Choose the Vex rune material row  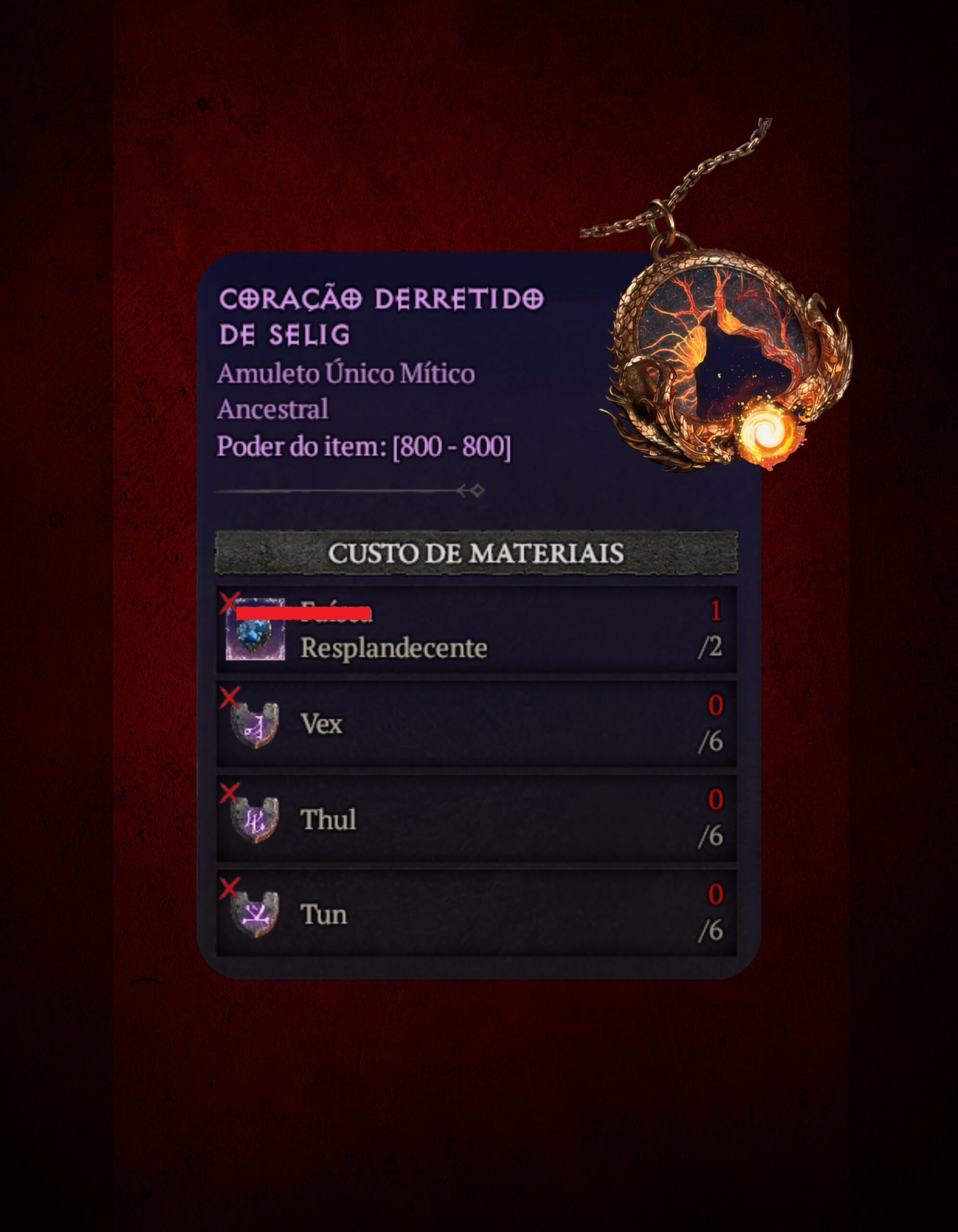[476, 724]
